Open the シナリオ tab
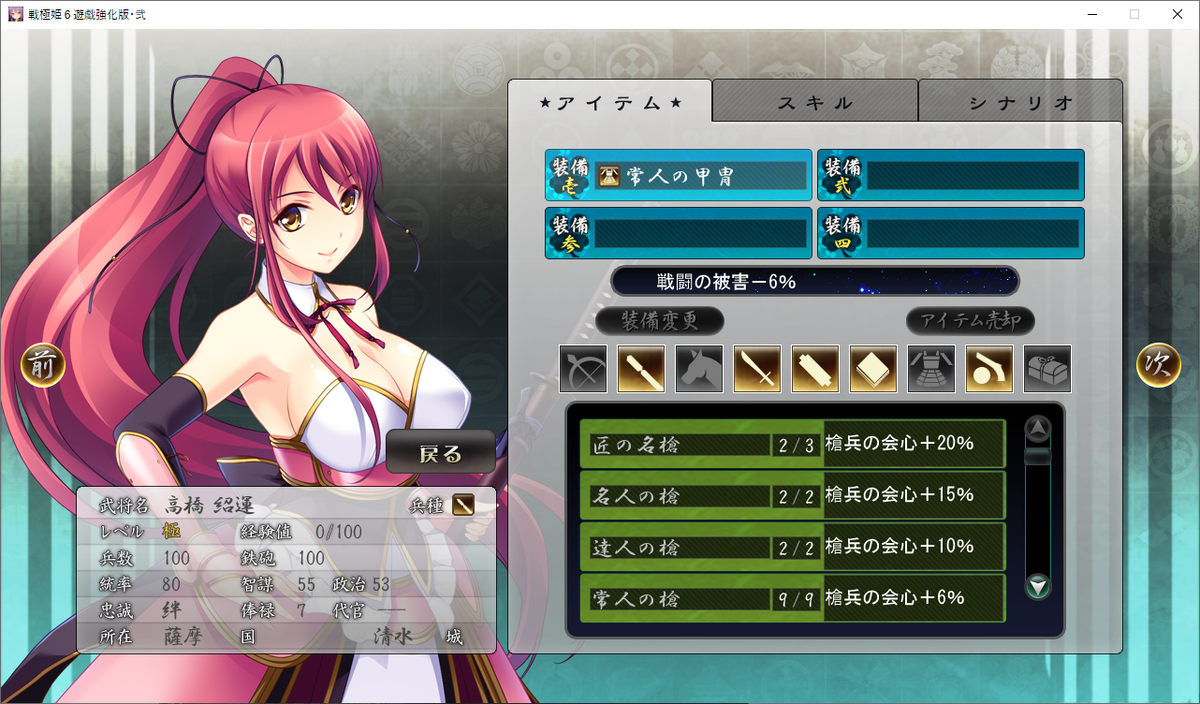This screenshot has width=1200, height=704. point(1020,102)
